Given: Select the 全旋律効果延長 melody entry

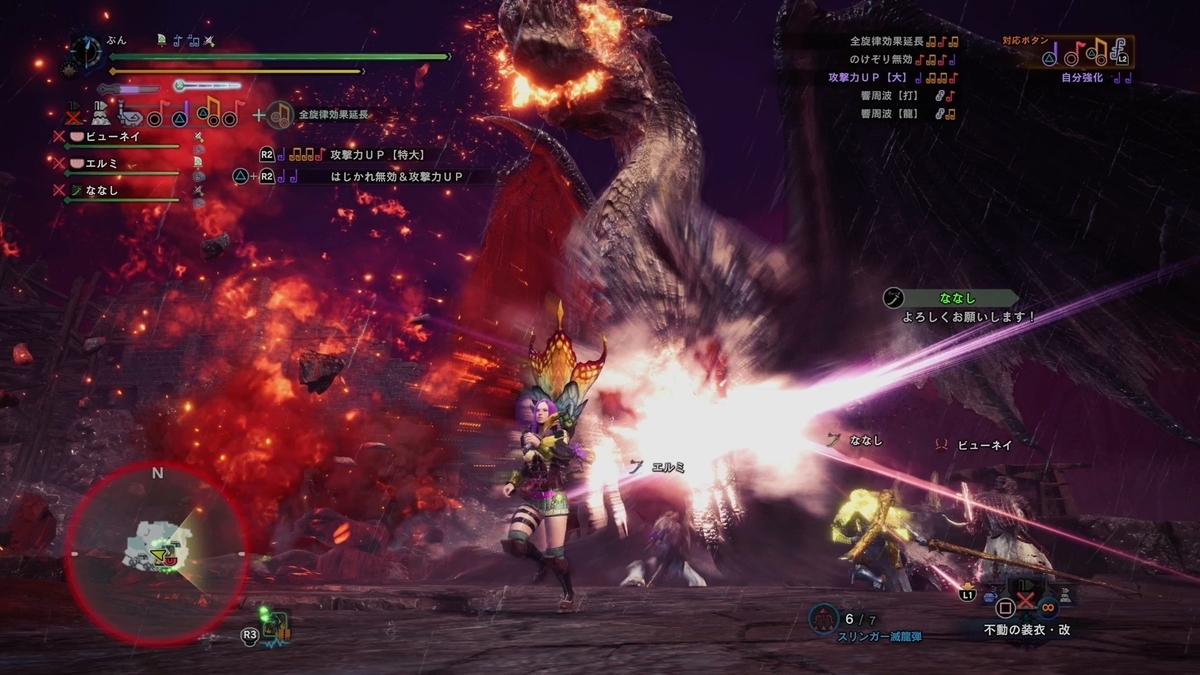Looking at the screenshot, I should click(x=902, y=42).
